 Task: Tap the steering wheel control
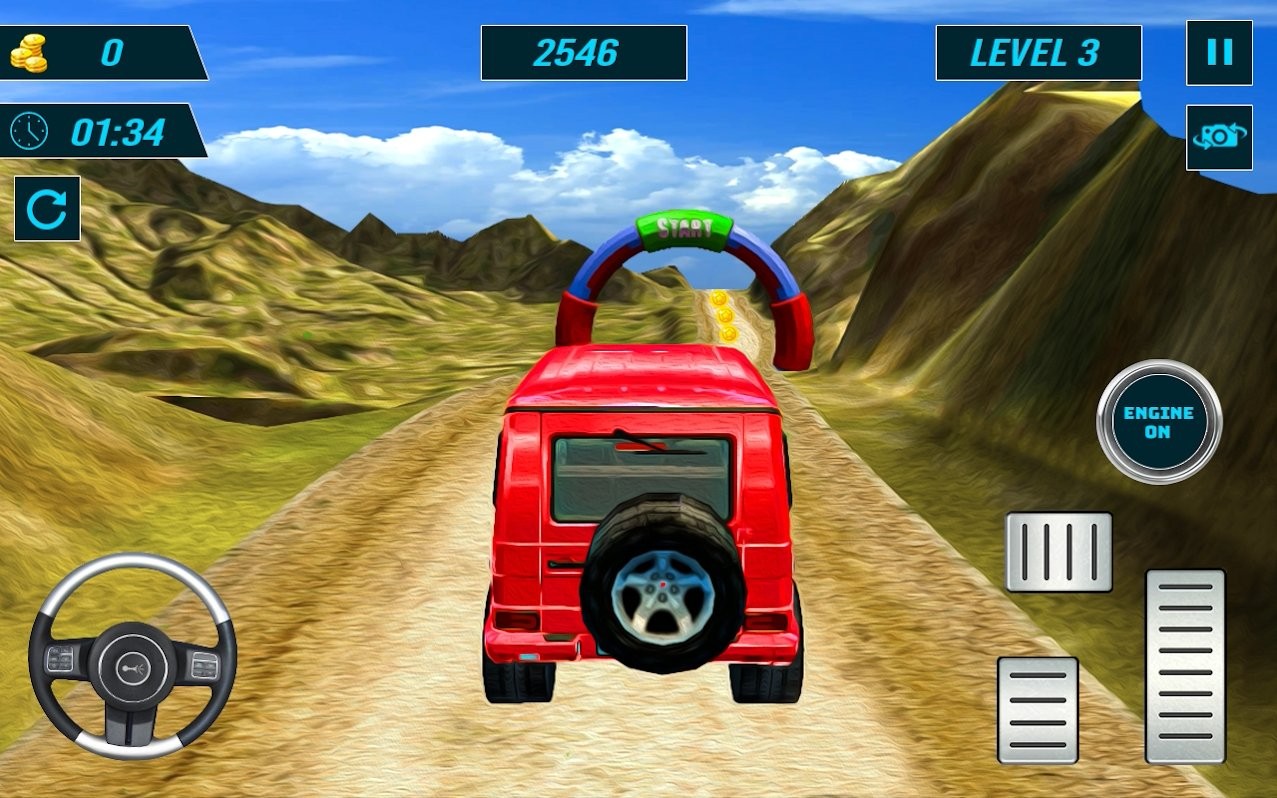point(132,656)
